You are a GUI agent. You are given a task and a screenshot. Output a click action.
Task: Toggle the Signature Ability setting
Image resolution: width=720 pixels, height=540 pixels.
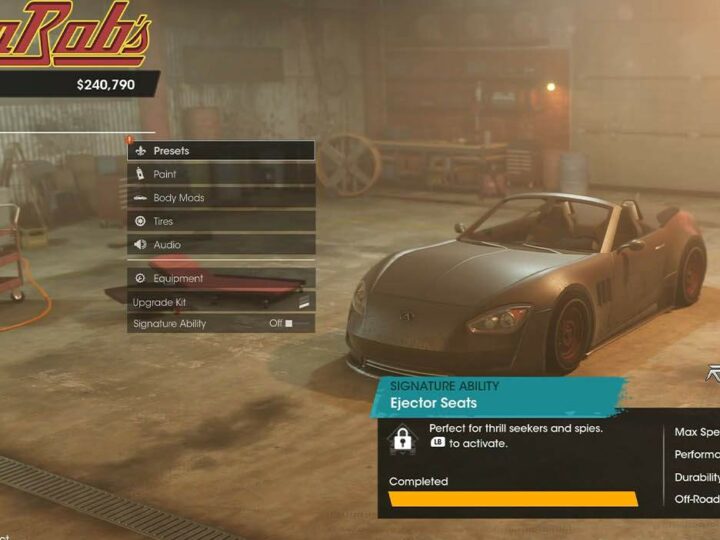[220, 324]
